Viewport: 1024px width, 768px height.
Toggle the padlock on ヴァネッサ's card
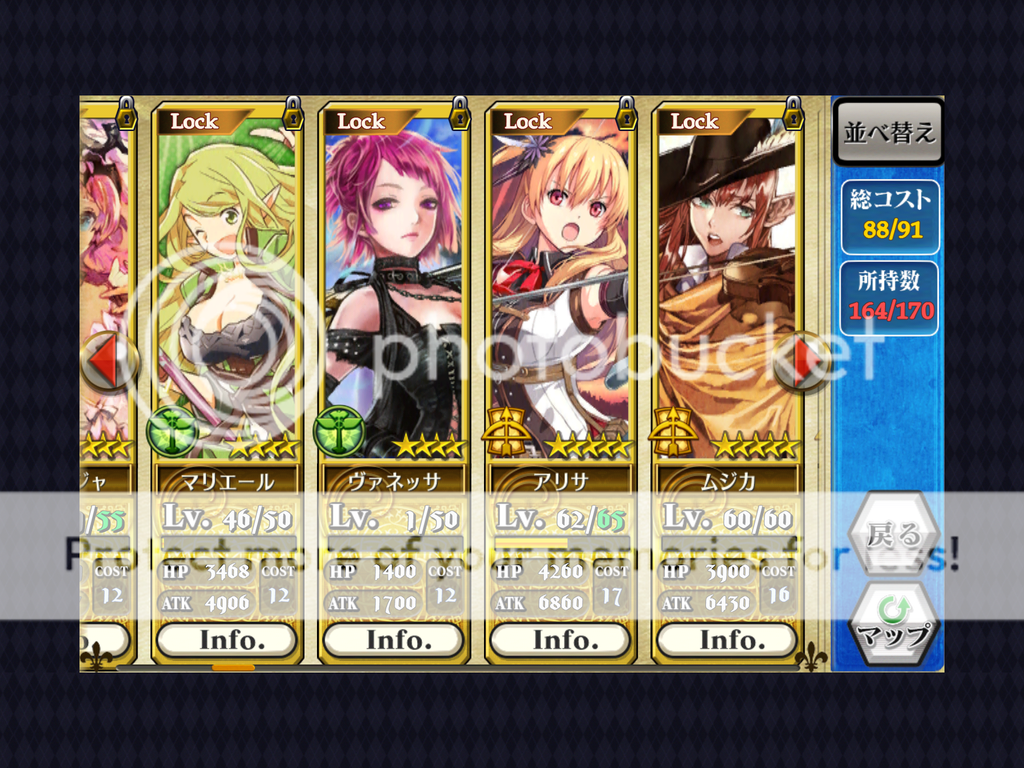pos(459,113)
